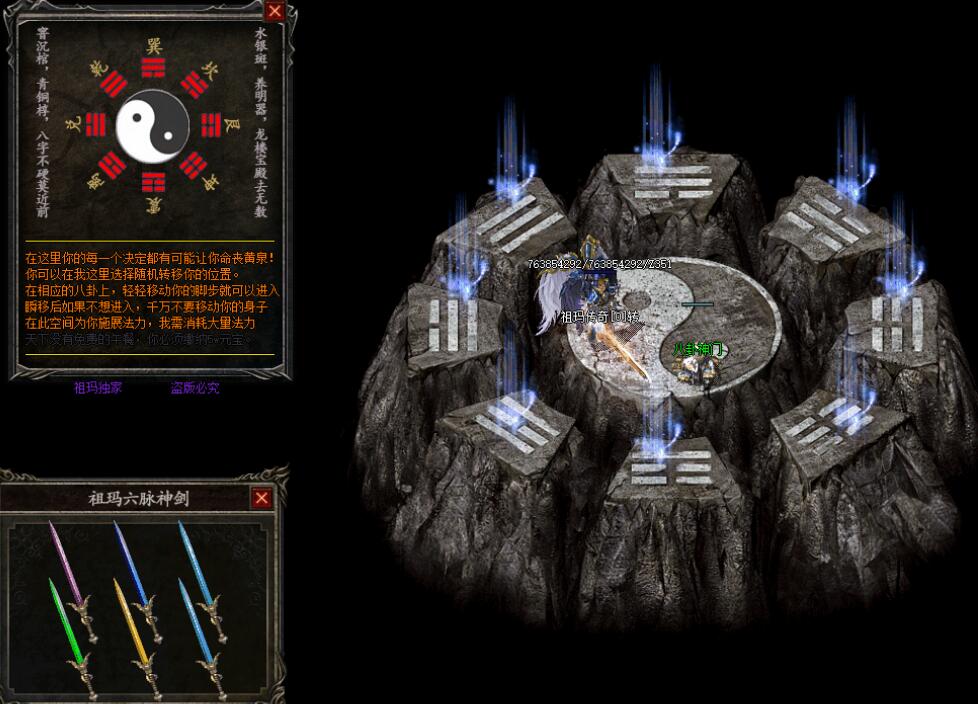Click the yin-yang symbol in the dialog
The width and height of the screenshot is (978, 704).
(x=152, y=125)
